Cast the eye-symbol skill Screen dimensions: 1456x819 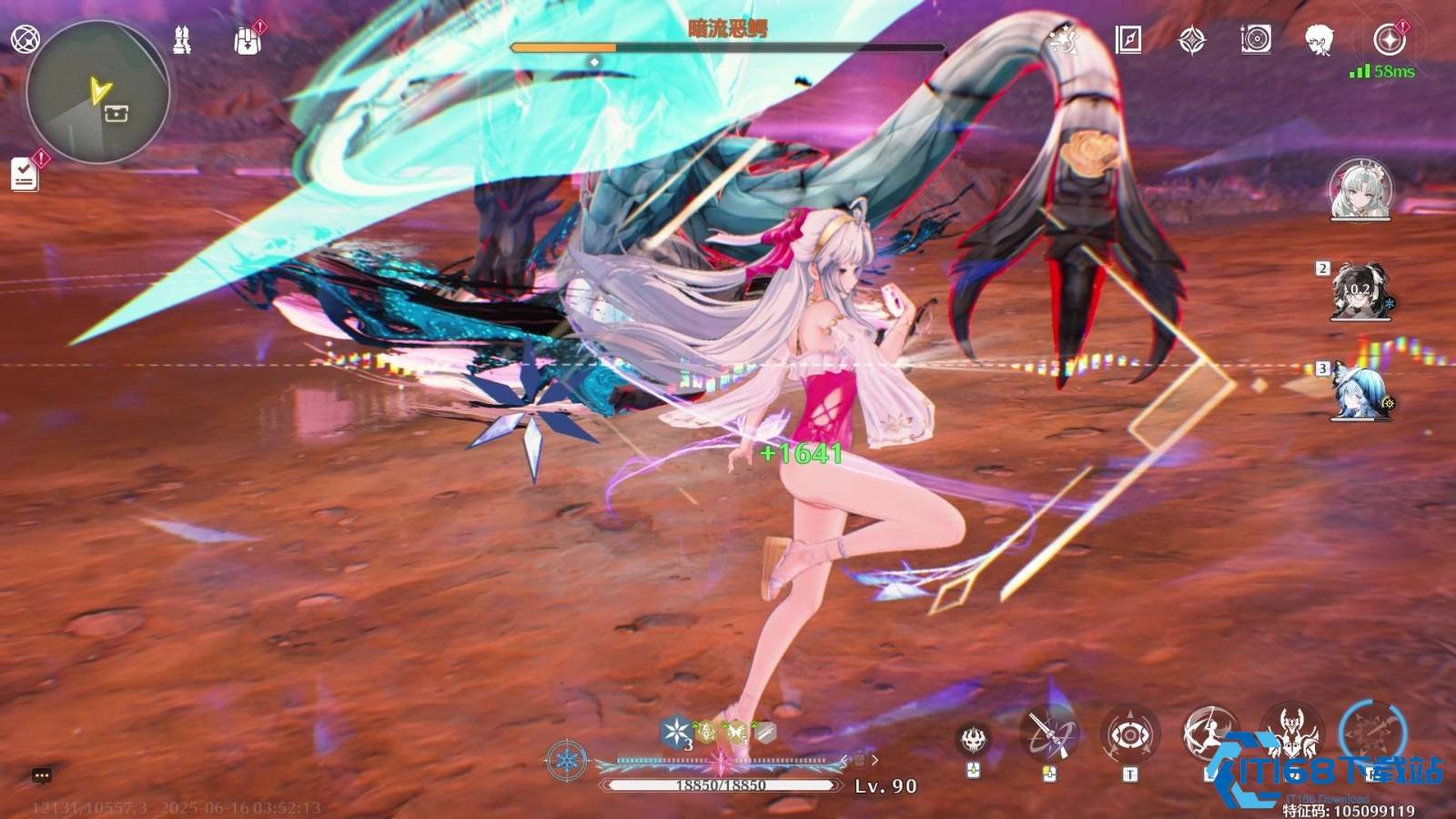point(1131,733)
